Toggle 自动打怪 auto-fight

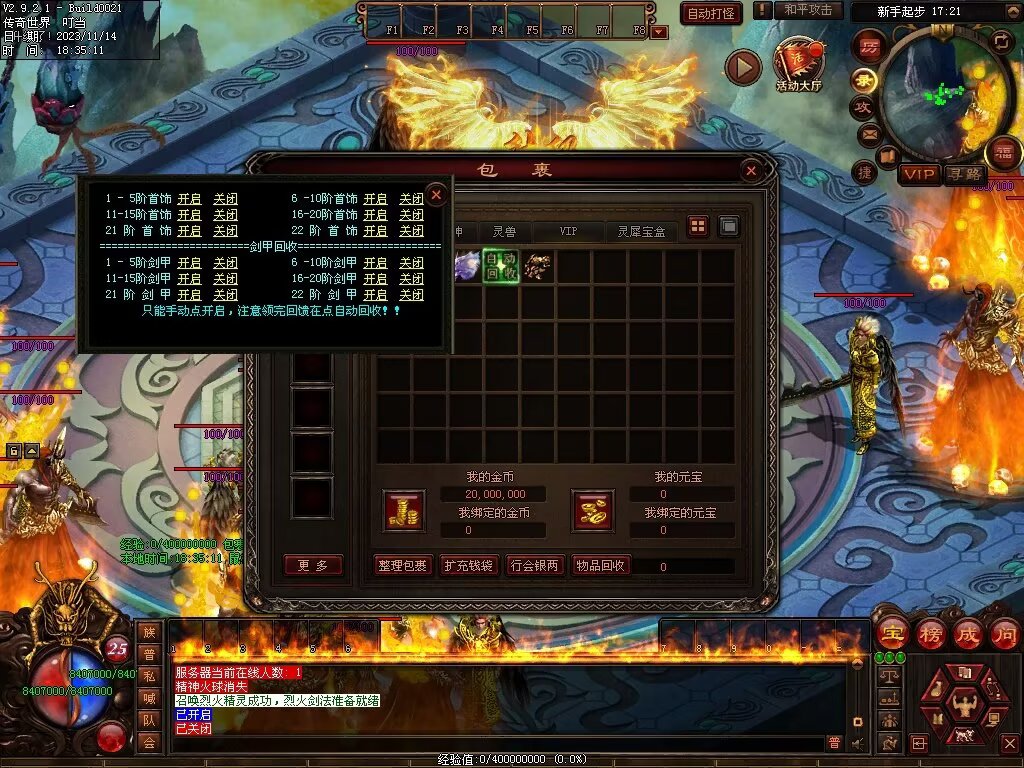711,13
